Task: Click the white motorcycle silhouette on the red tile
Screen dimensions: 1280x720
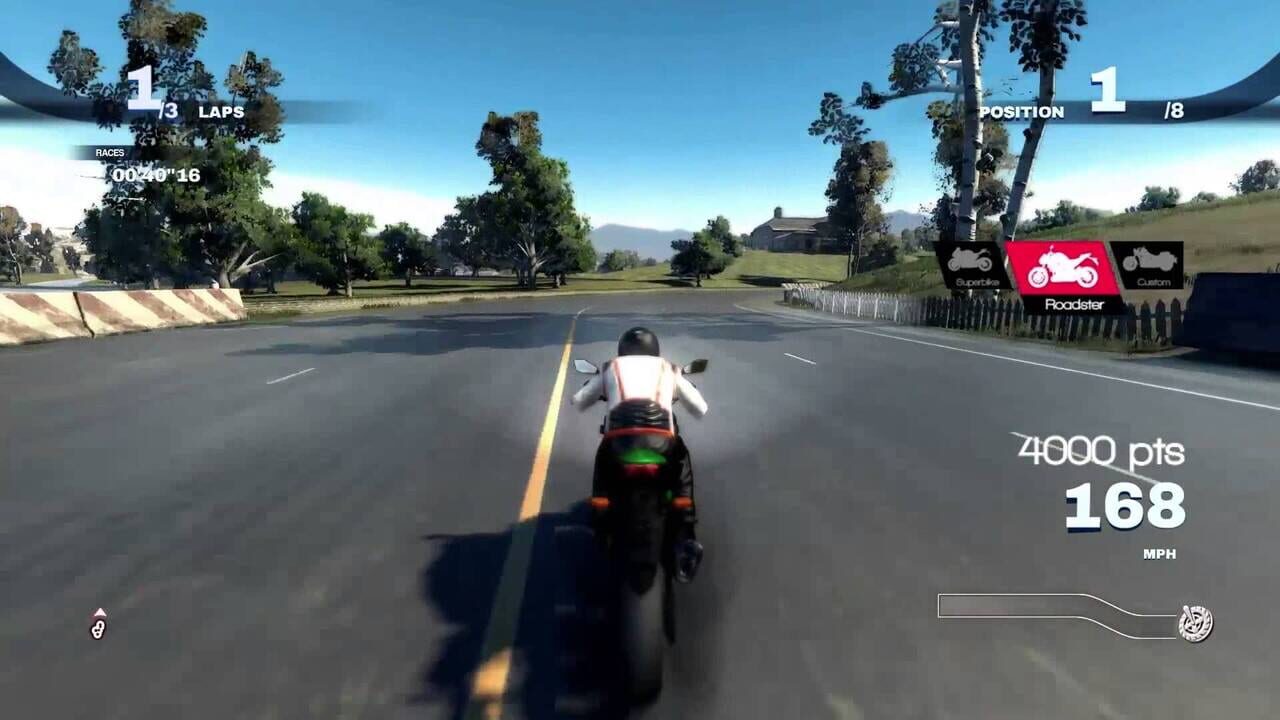Action: pyautogui.click(x=1065, y=267)
